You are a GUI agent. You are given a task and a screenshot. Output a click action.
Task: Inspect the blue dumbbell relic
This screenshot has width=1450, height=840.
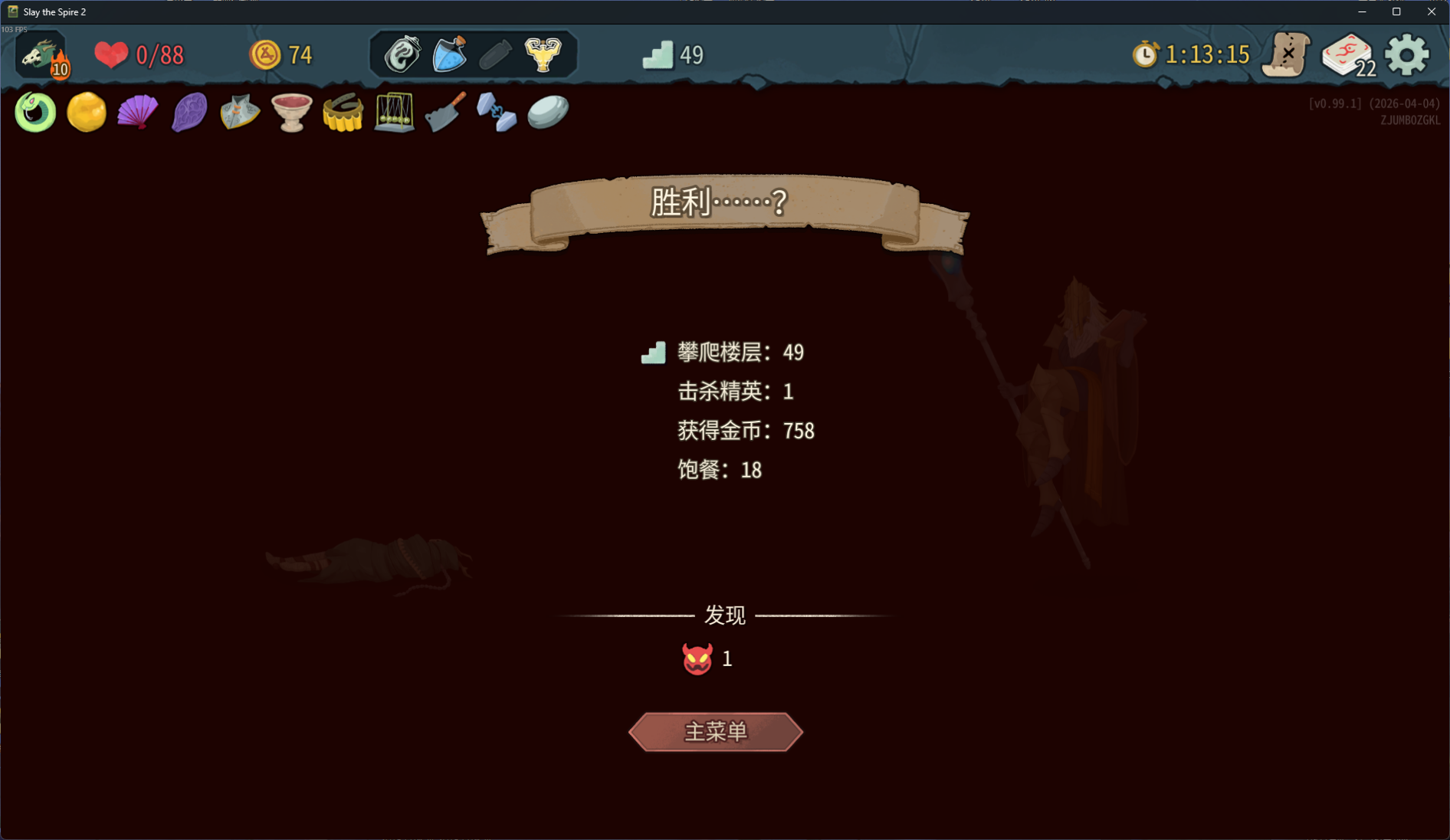[x=497, y=113]
